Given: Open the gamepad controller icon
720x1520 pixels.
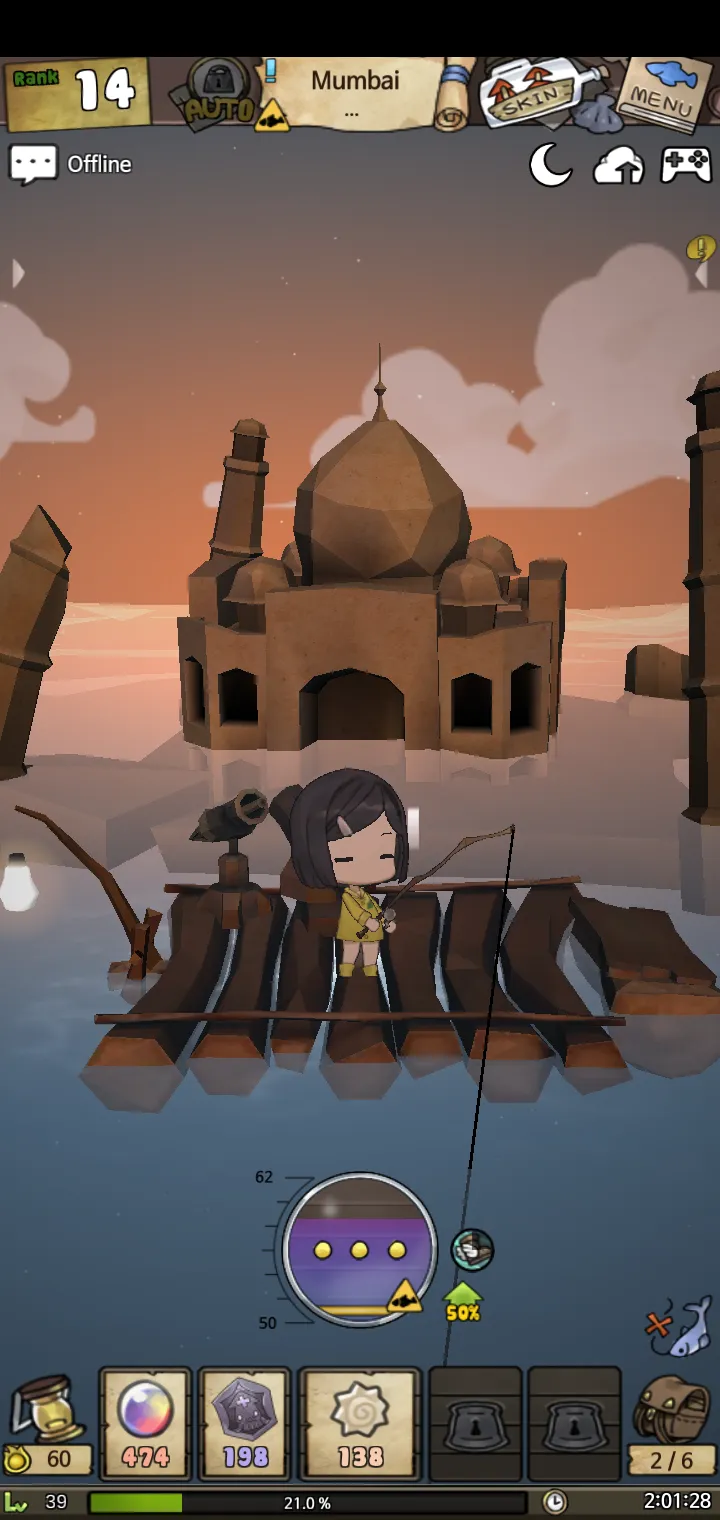Looking at the screenshot, I should point(686,166).
